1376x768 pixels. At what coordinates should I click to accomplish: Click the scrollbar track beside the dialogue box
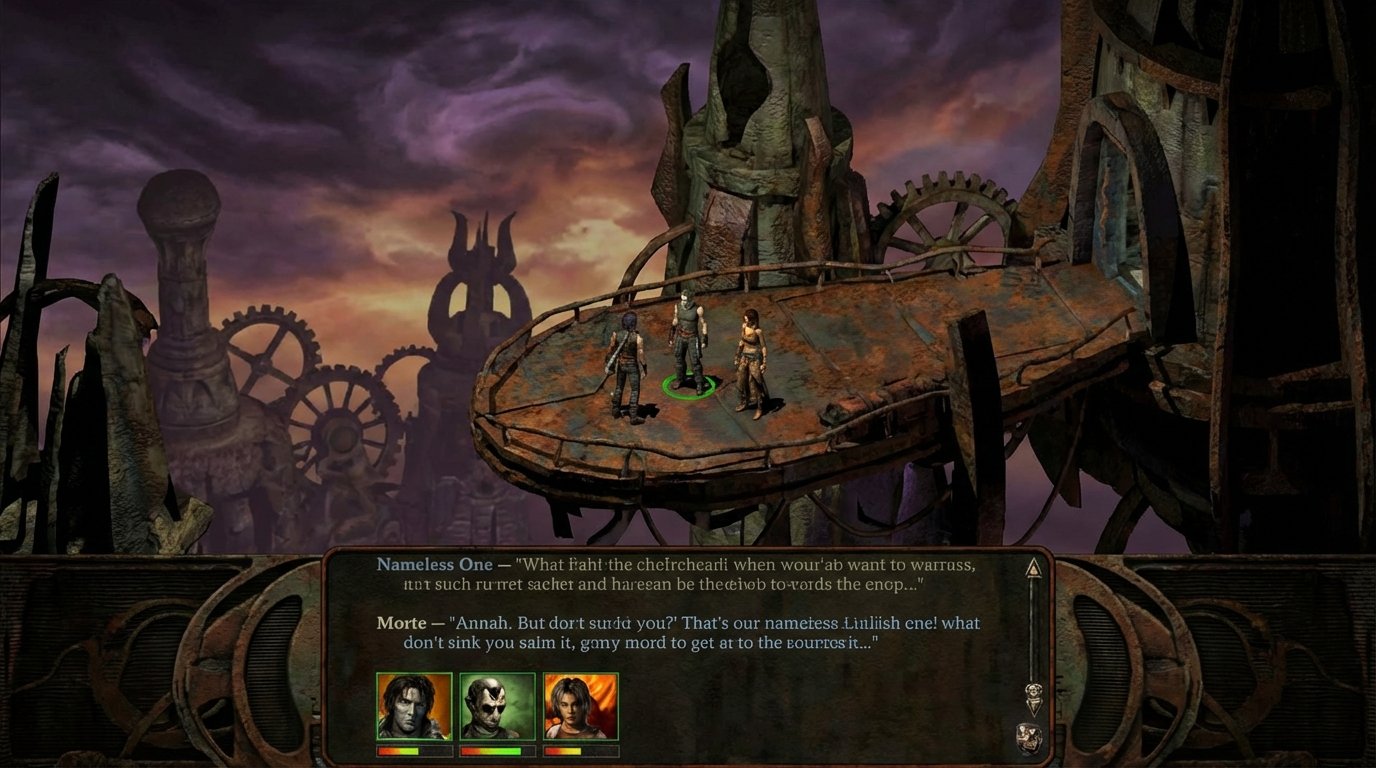[x=1033, y=630]
